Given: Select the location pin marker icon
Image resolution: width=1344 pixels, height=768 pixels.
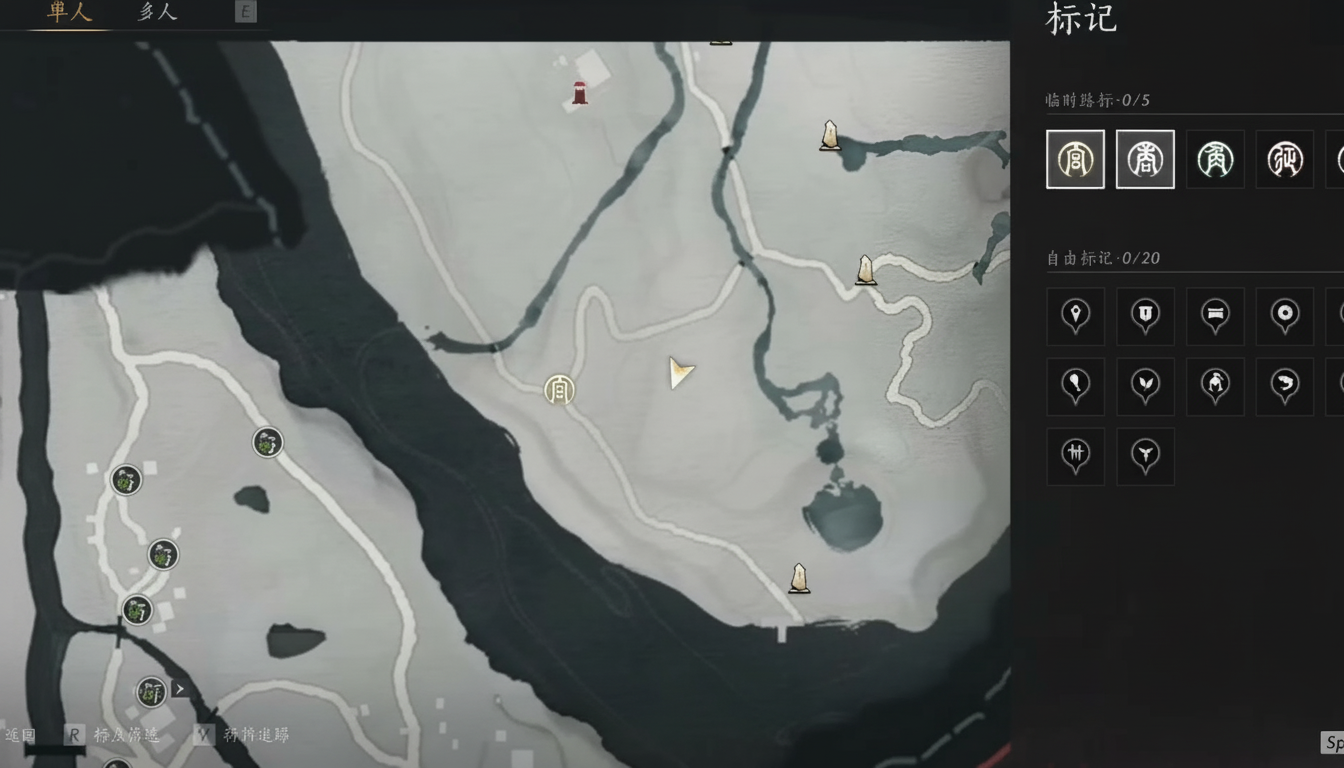Looking at the screenshot, I should click(x=1075, y=316).
